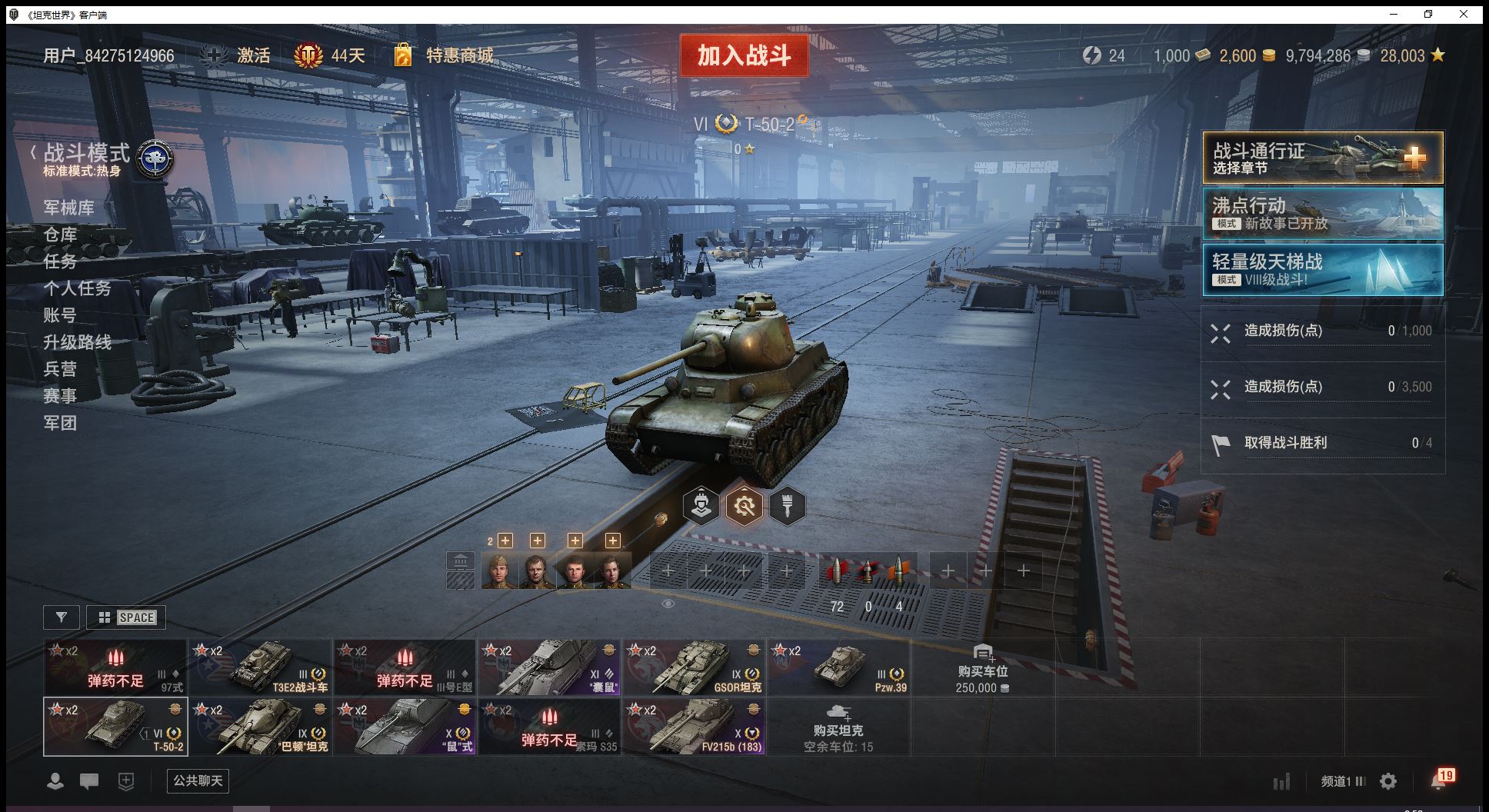1489x812 pixels.
Task: Open the 特惠商城 store
Action: (458, 55)
